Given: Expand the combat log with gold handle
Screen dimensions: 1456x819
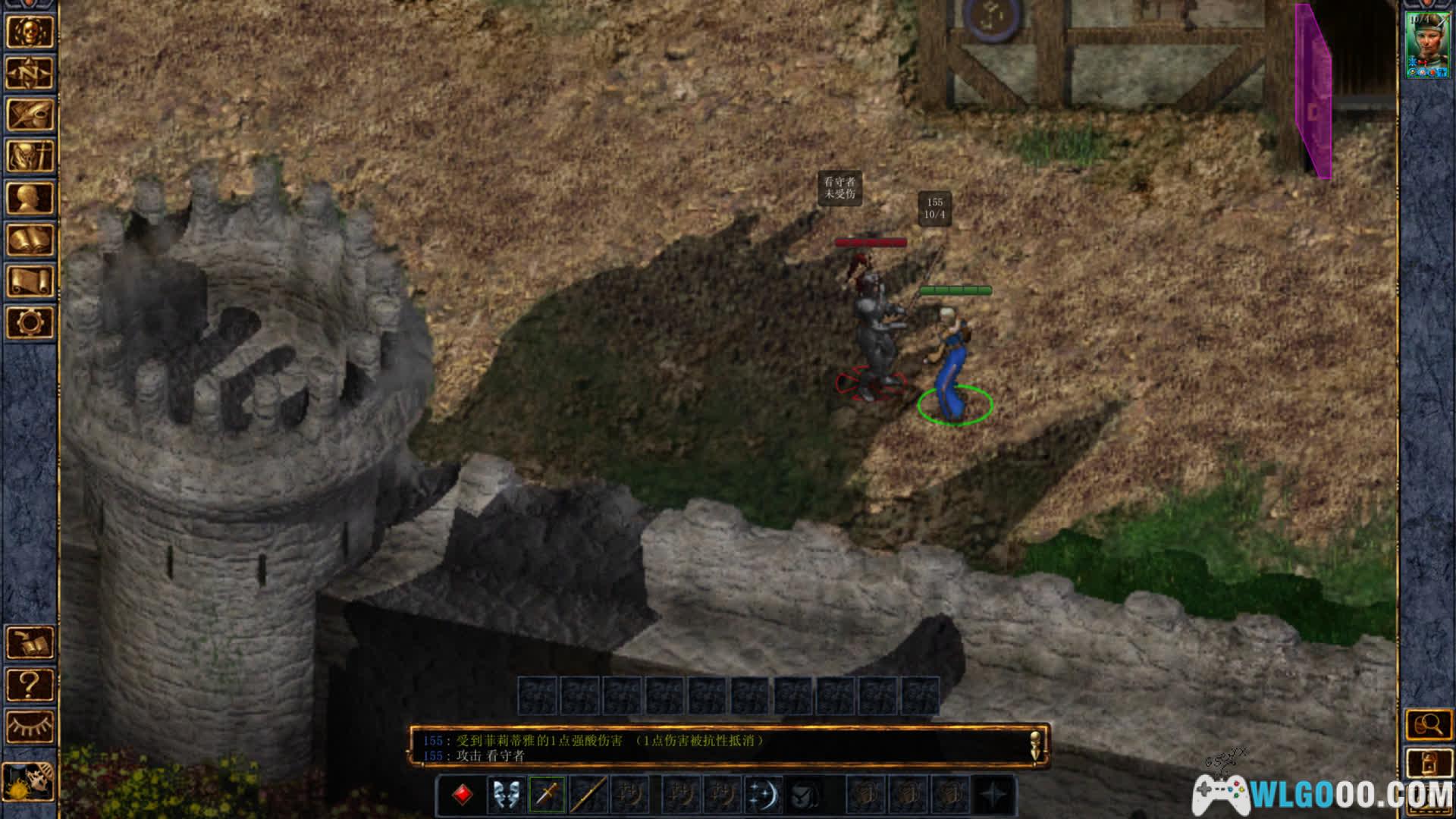Looking at the screenshot, I should point(1037,745).
